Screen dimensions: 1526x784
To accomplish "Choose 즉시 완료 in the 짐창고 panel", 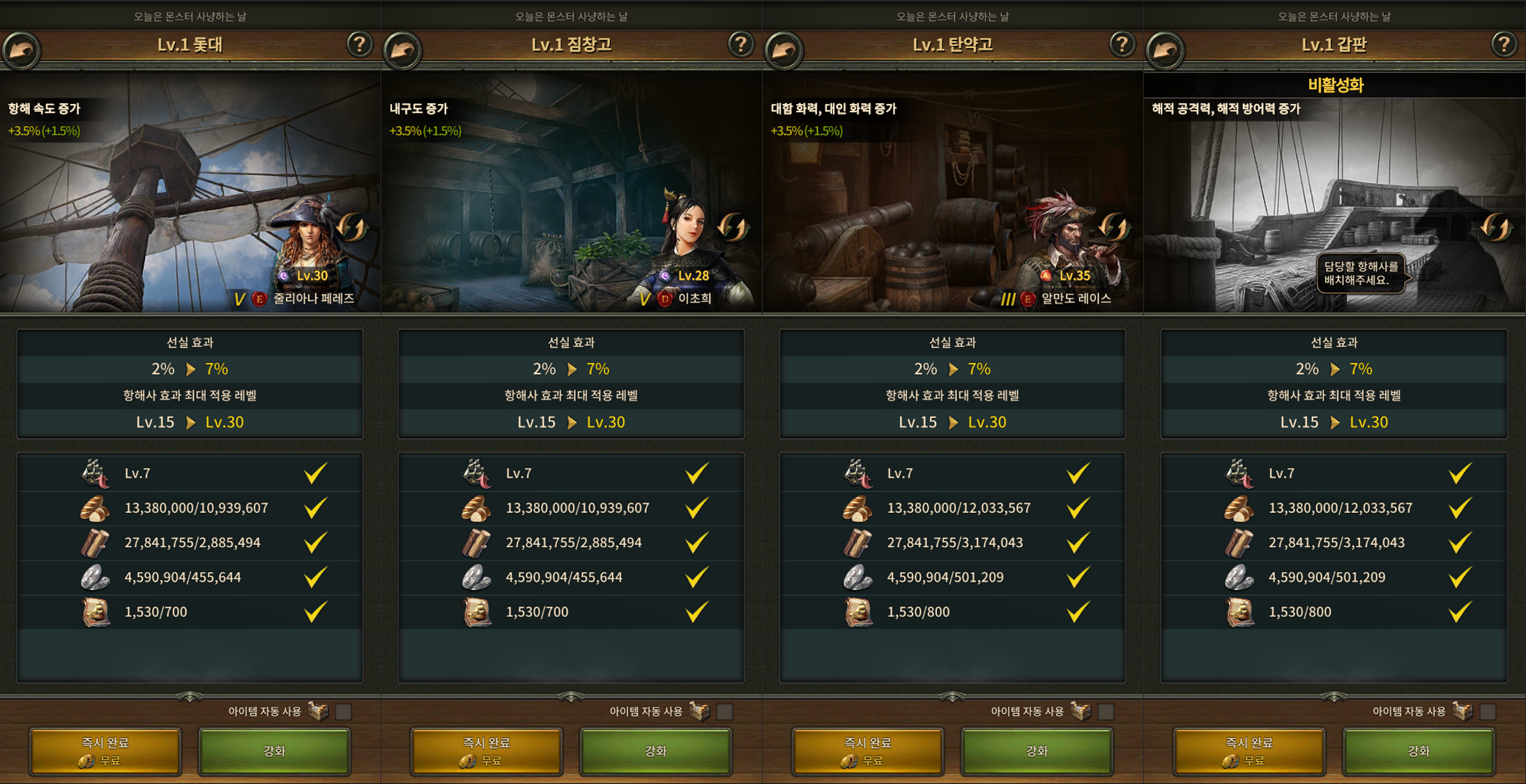I will coord(487,751).
